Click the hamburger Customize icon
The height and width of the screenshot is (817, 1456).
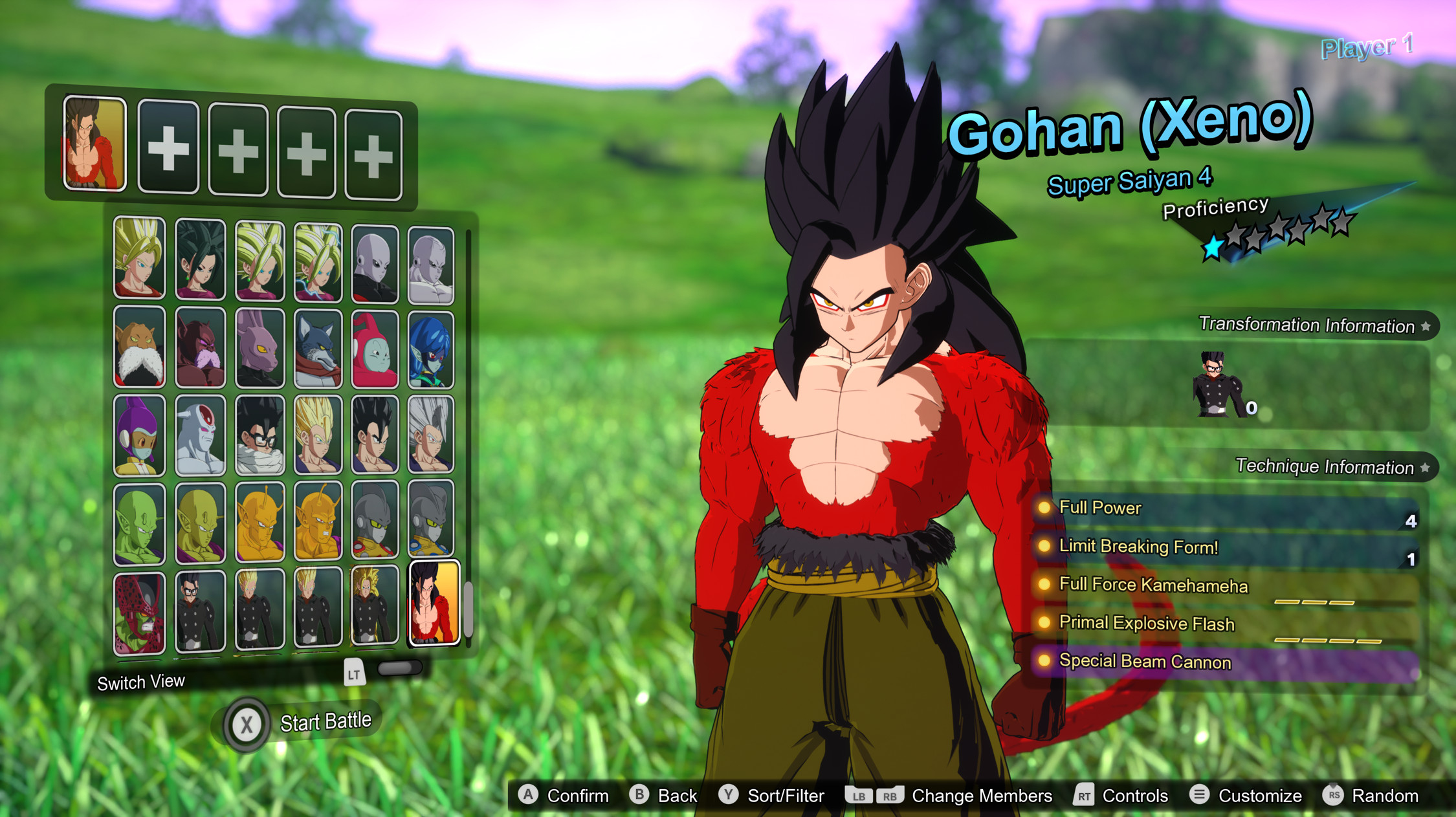(1198, 796)
